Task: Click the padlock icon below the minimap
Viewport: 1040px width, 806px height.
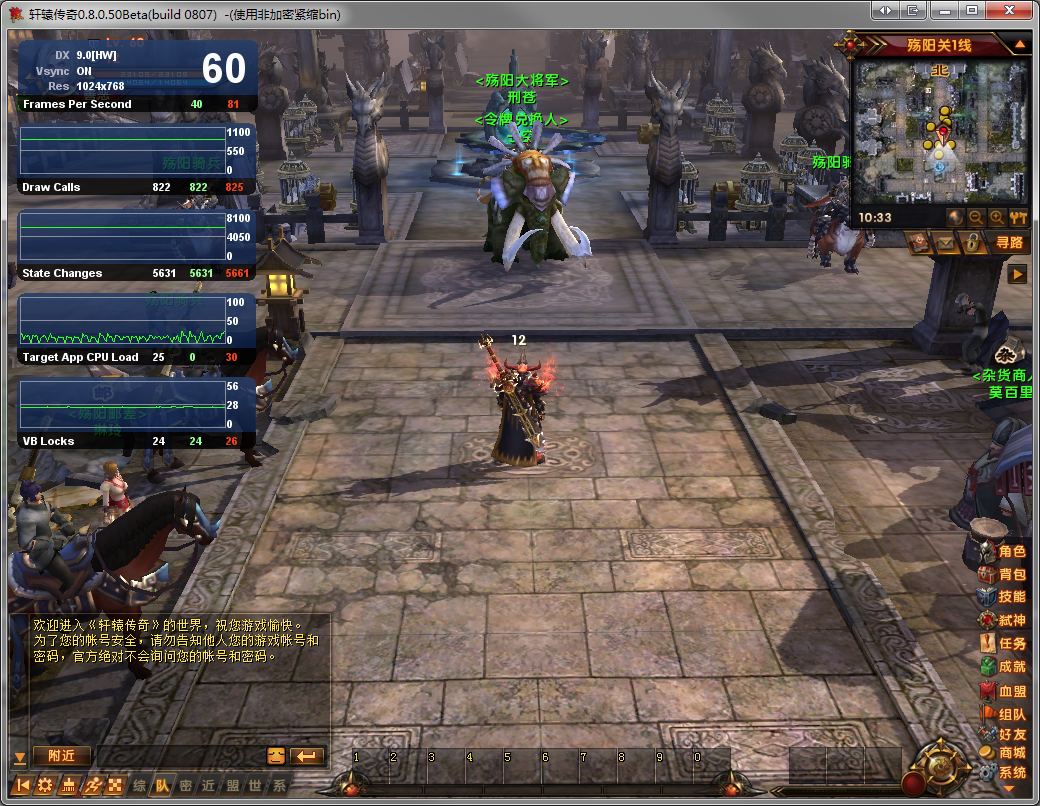Action: point(970,242)
